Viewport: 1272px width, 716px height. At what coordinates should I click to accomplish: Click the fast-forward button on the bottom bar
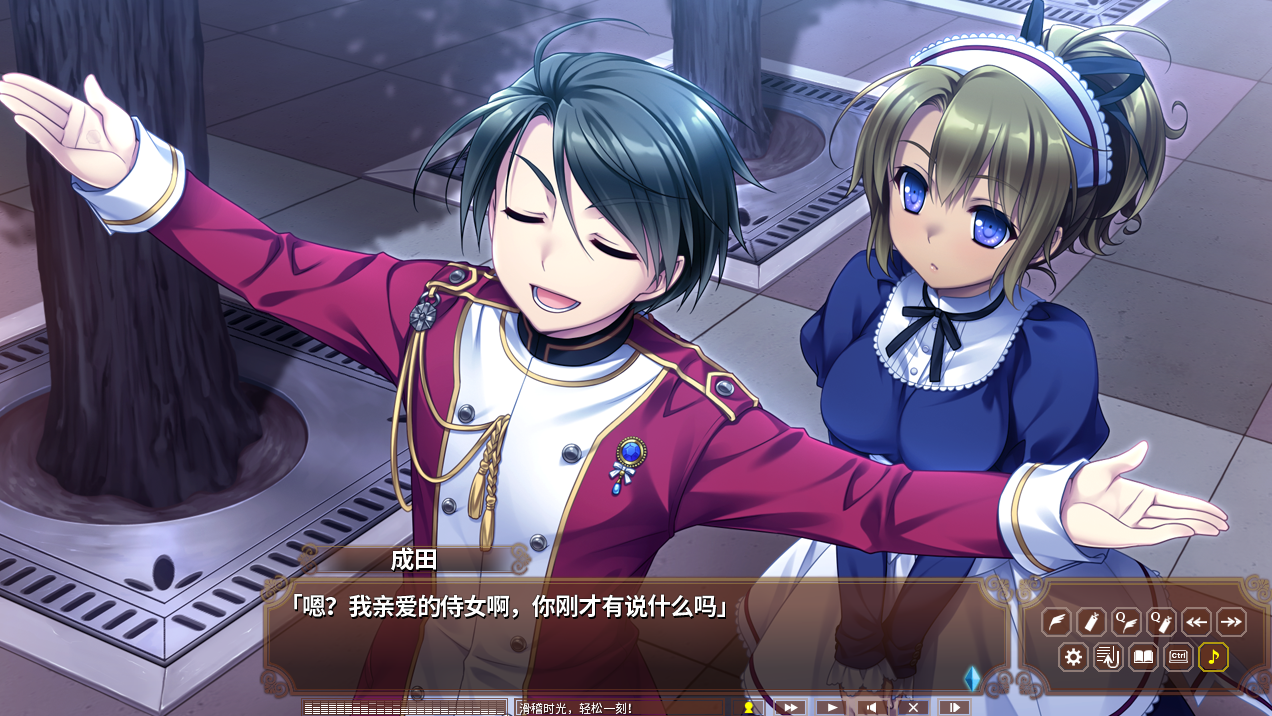(789, 707)
